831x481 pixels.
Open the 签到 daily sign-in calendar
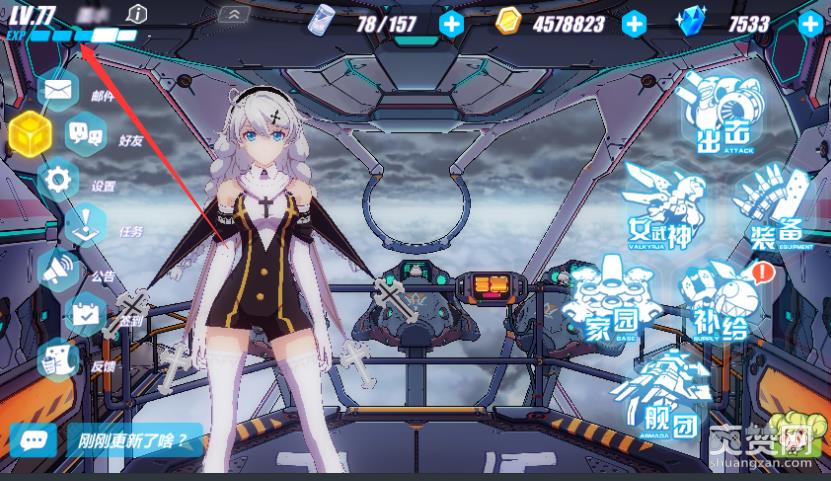tap(86, 315)
